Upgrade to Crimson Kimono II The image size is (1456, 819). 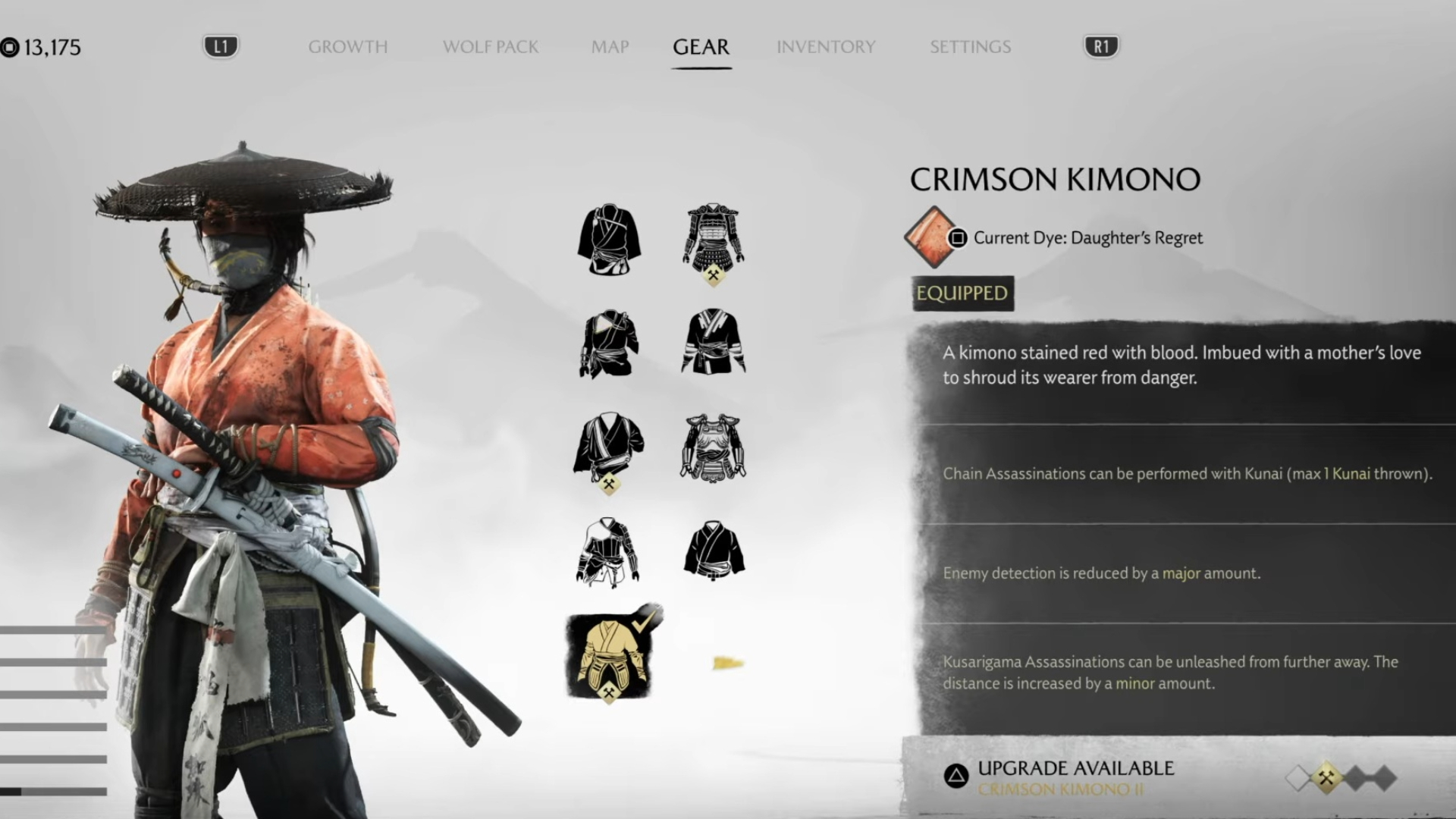[x=1062, y=778]
